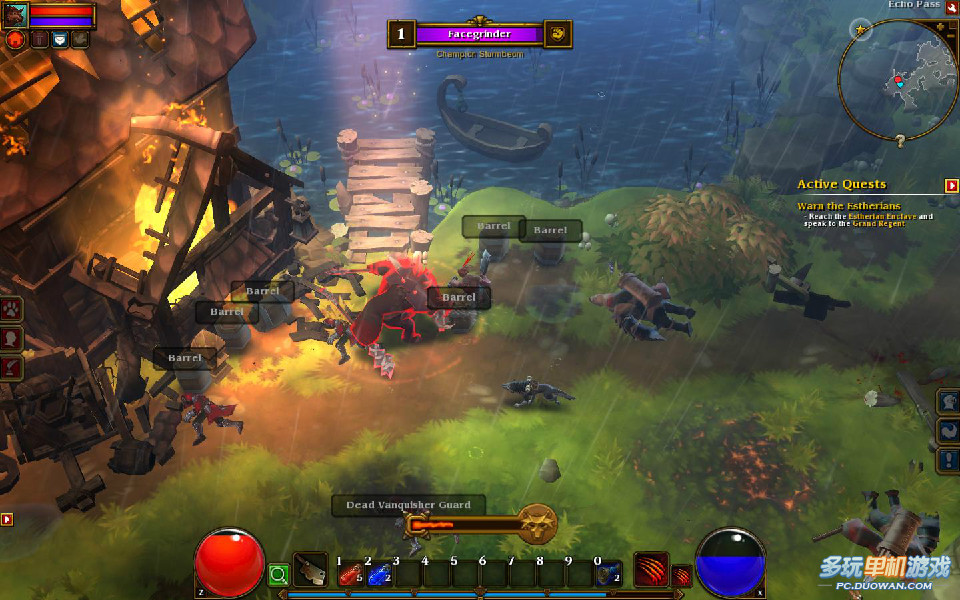Expand the small arrow panel at bottom left
The width and height of the screenshot is (960, 600).
(7, 519)
